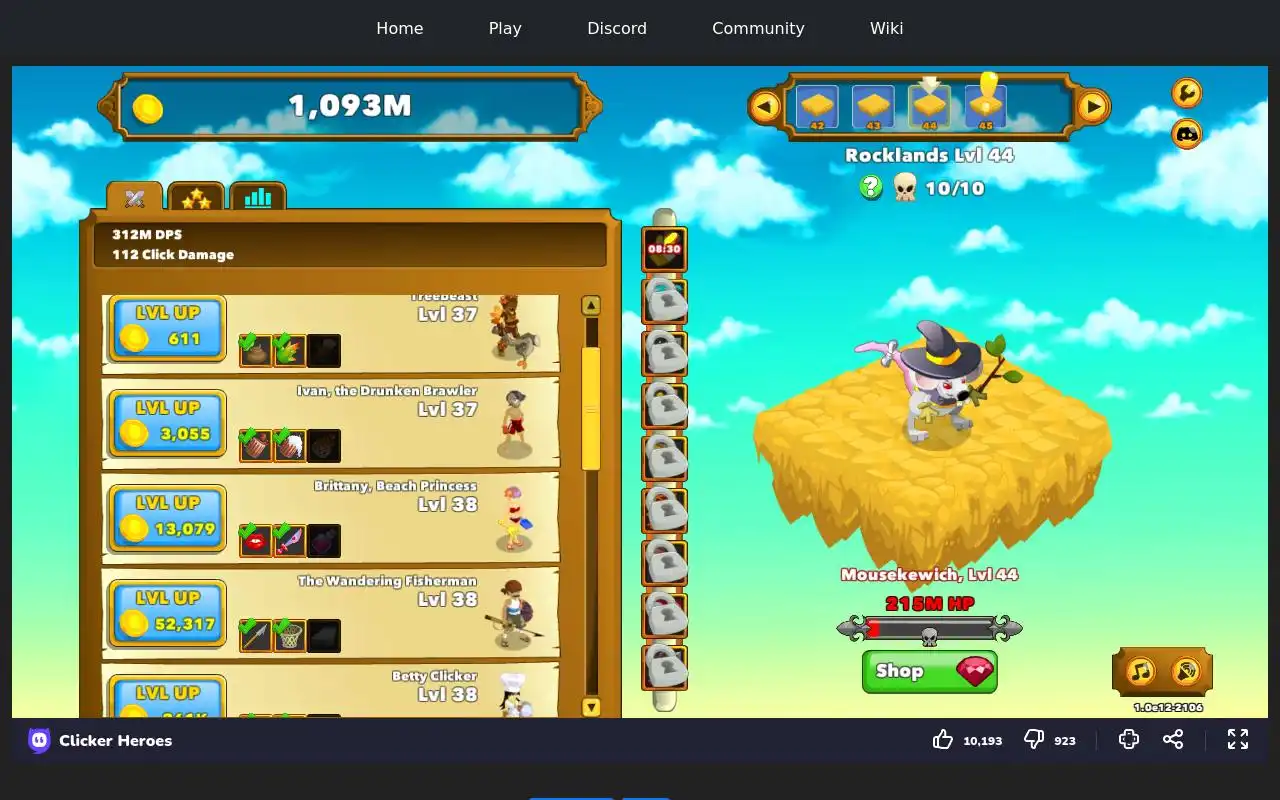Open the in-game Discord icon
This screenshot has height=800, width=1280.
point(1187,133)
